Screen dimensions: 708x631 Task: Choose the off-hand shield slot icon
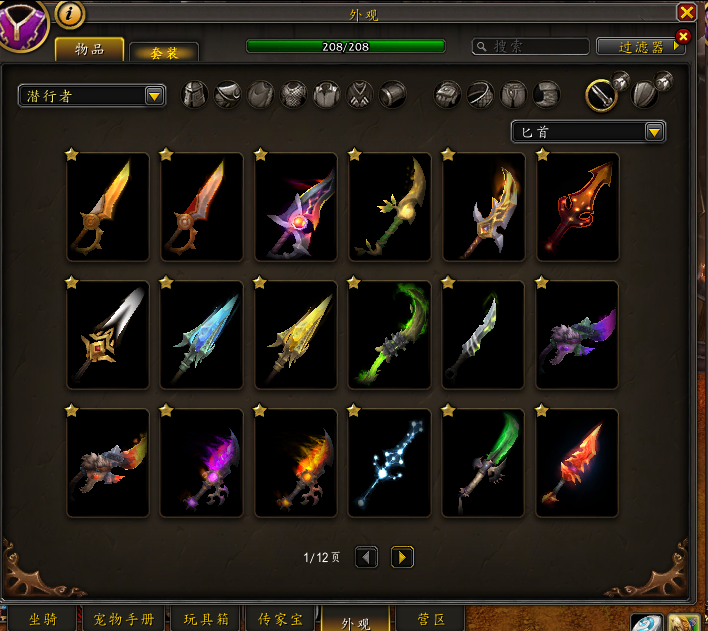[x=647, y=94]
